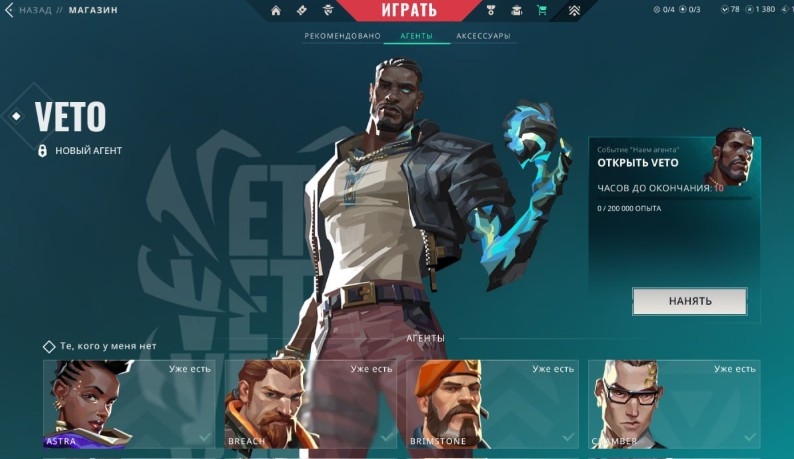Switch to the РЕКОМЕНДОВАНО tab
This screenshot has height=459, width=794.
(x=343, y=36)
